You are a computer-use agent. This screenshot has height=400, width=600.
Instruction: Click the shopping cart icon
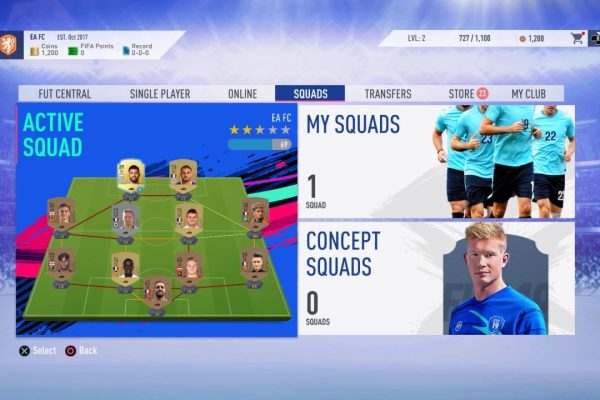(x=577, y=38)
